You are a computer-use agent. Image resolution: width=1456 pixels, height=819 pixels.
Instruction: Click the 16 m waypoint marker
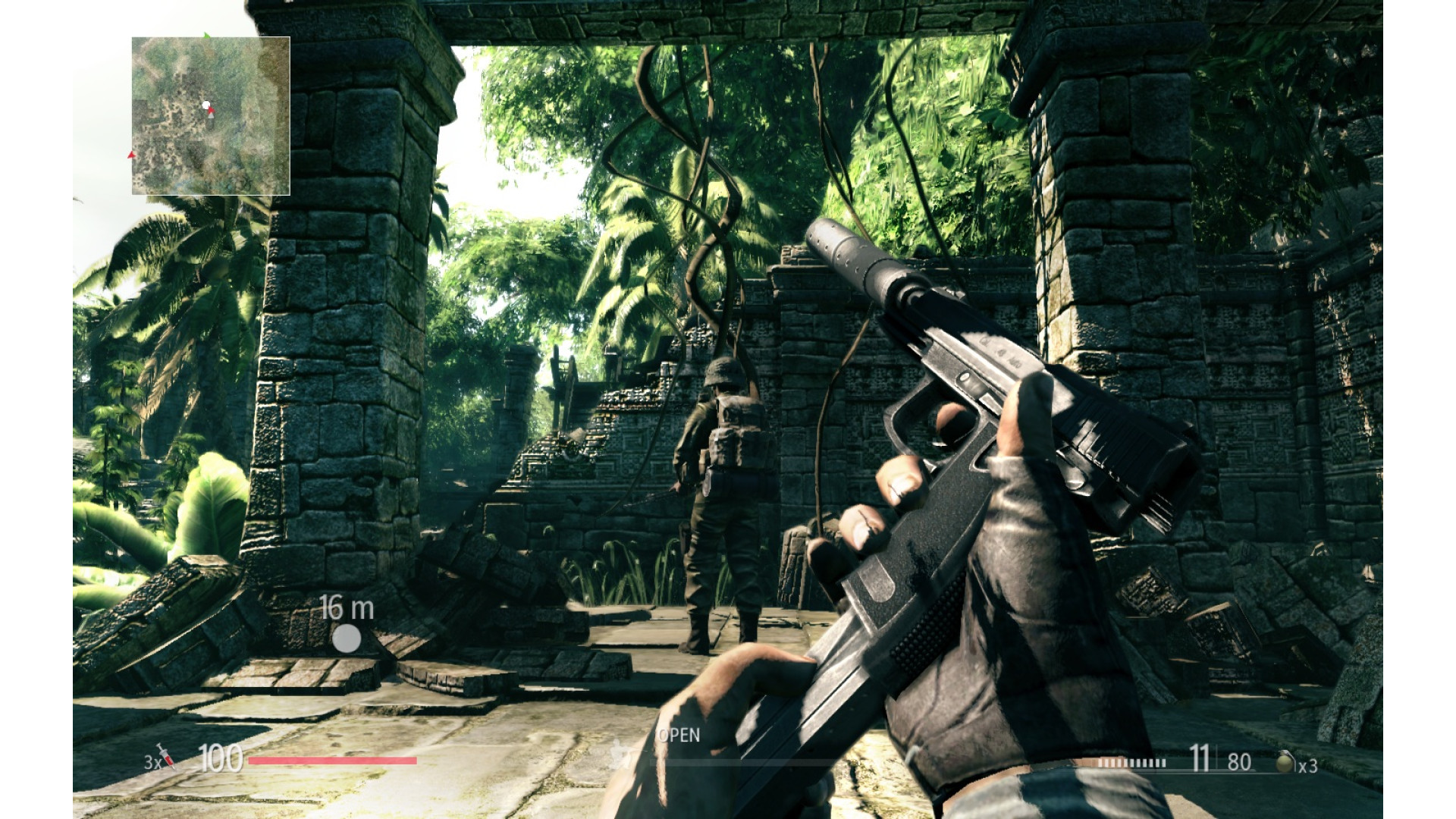[347, 639]
